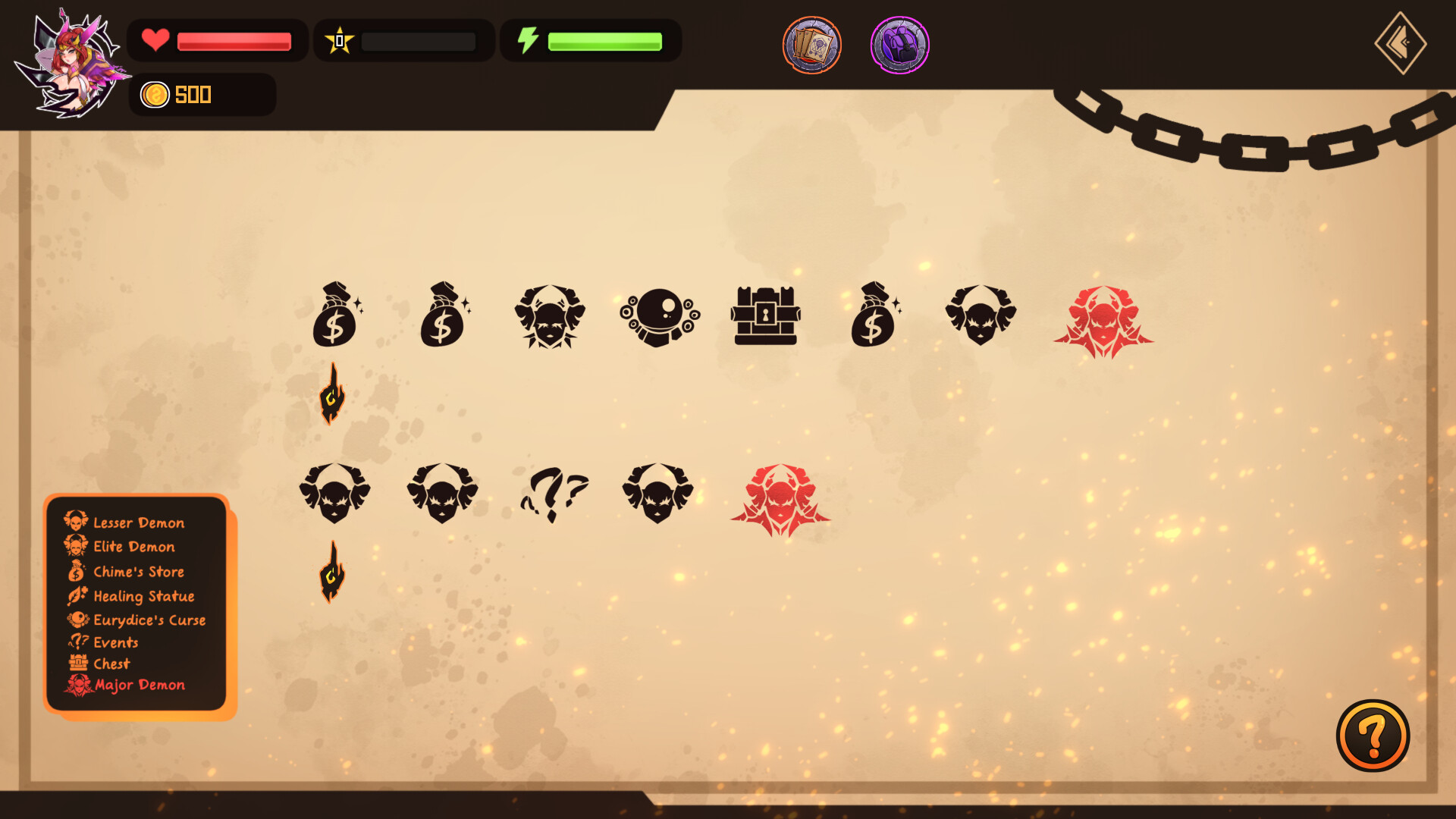The width and height of the screenshot is (1456, 819).
Task: Click the Healing Statue entry in the legend
Action: tap(143, 597)
